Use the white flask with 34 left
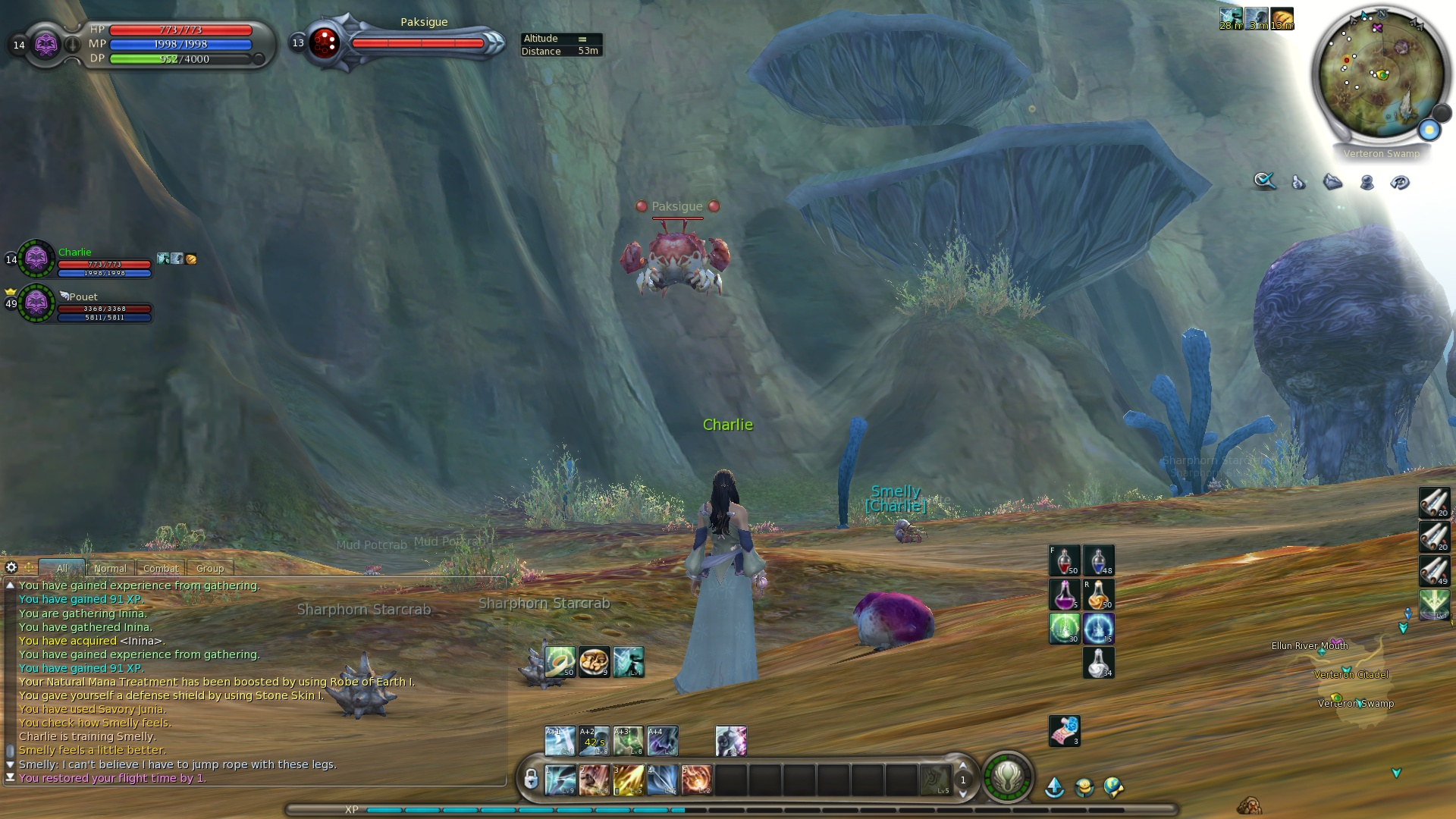This screenshot has width=1456, height=819. (1098, 663)
